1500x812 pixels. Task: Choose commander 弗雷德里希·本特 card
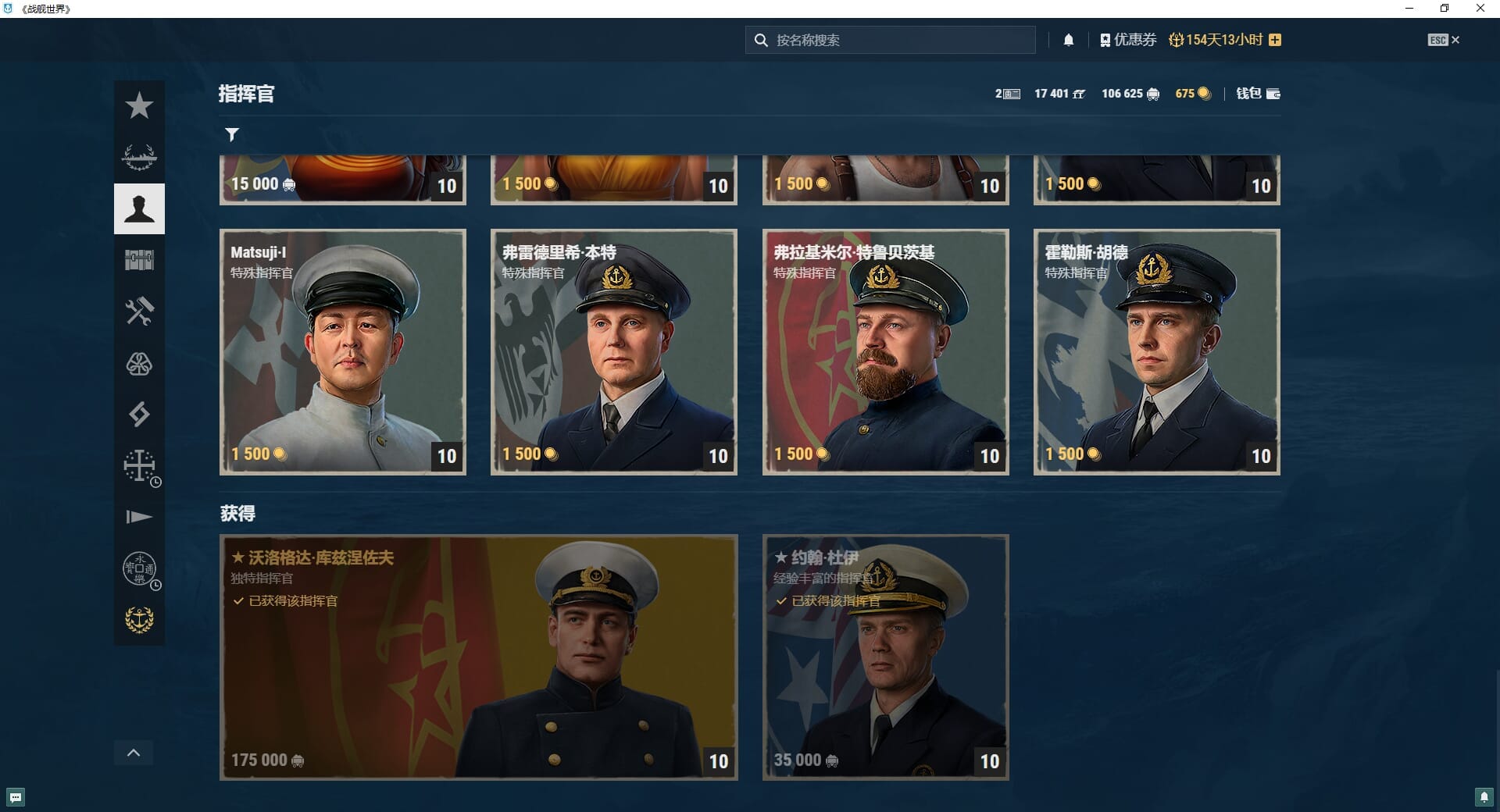pyautogui.click(x=613, y=351)
